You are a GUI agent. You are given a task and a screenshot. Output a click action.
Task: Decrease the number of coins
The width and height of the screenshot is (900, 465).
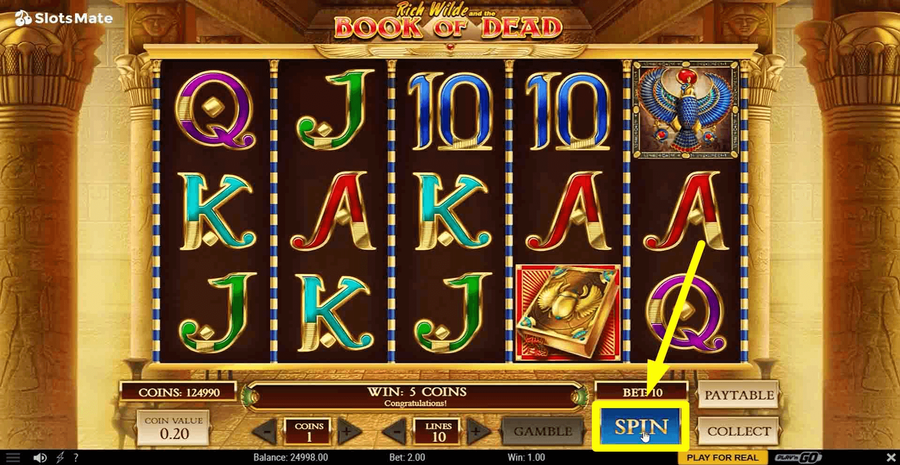pyautogui.click(x=266, y=432)
